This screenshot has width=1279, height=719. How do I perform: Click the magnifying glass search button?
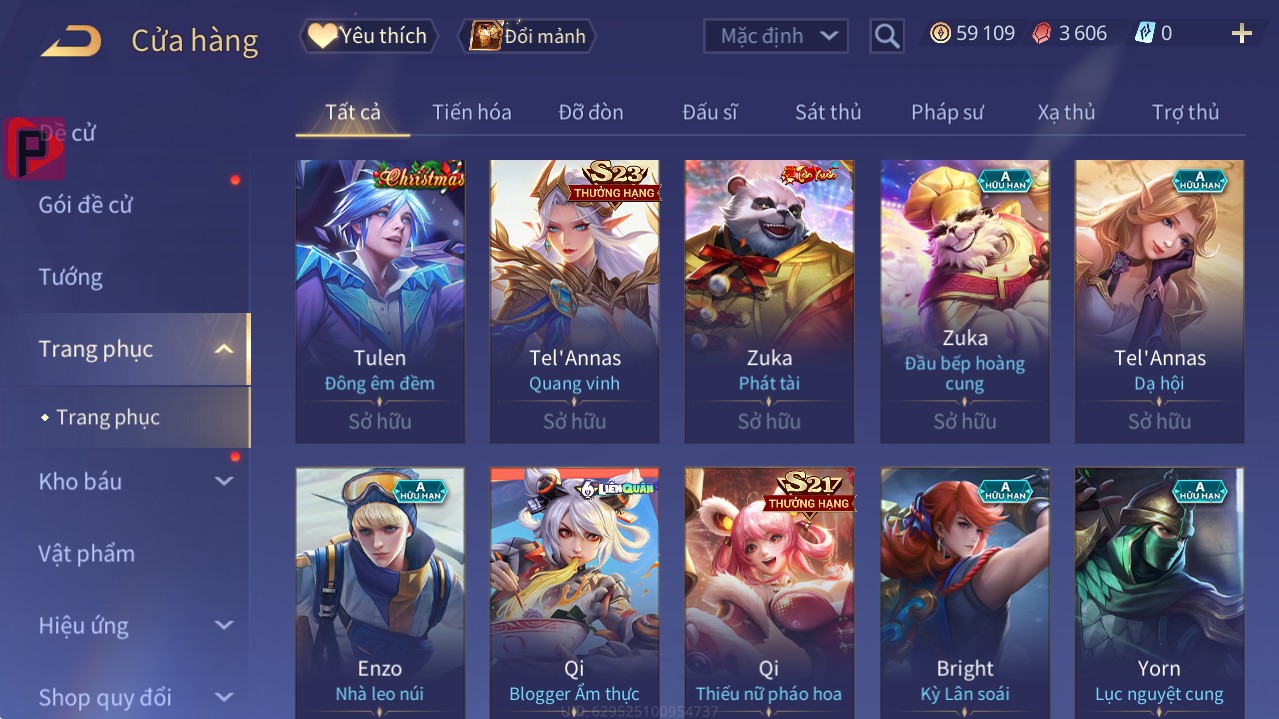click(886, 36)
